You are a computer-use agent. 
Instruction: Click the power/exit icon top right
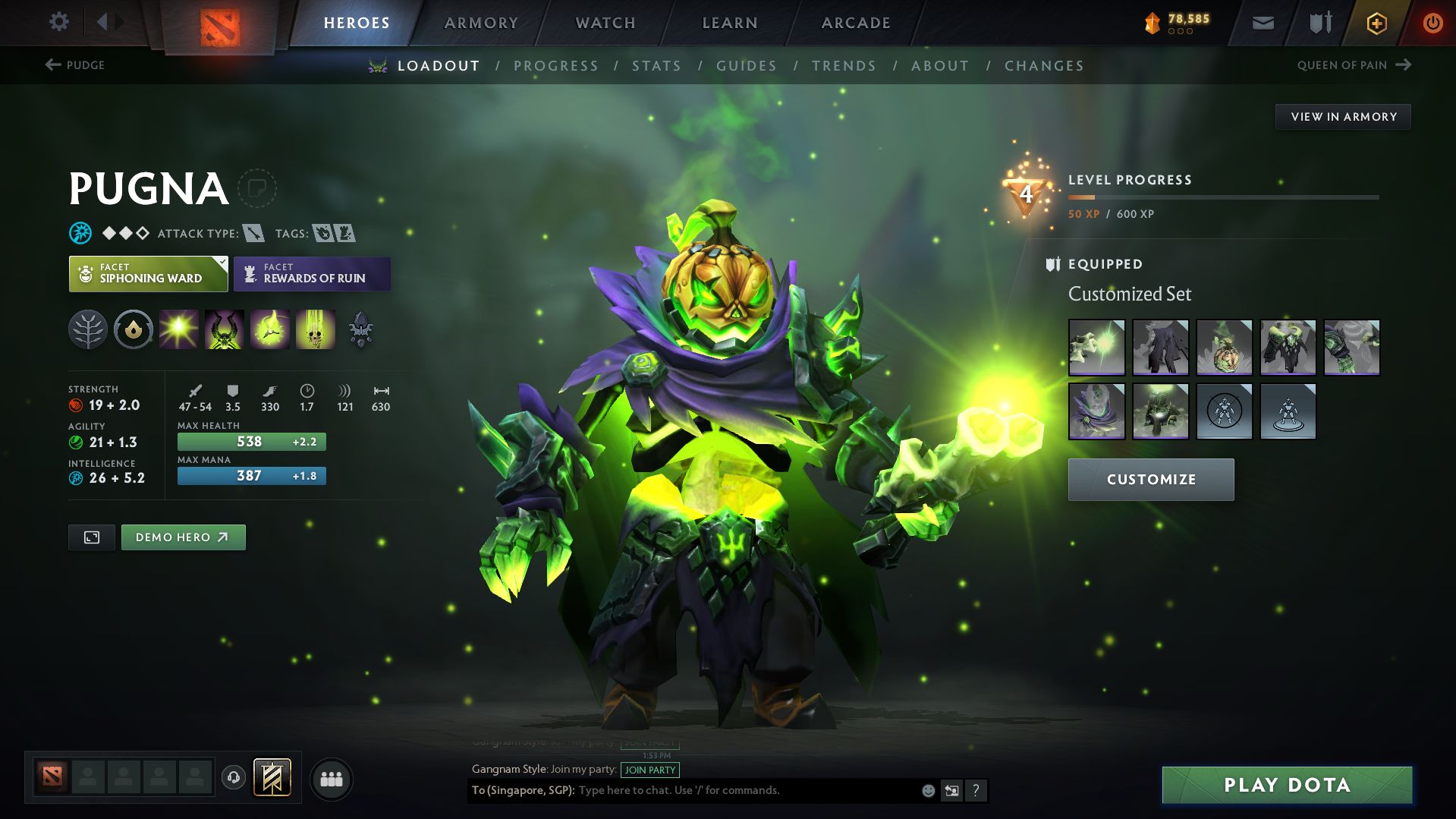coord(1432,22)
